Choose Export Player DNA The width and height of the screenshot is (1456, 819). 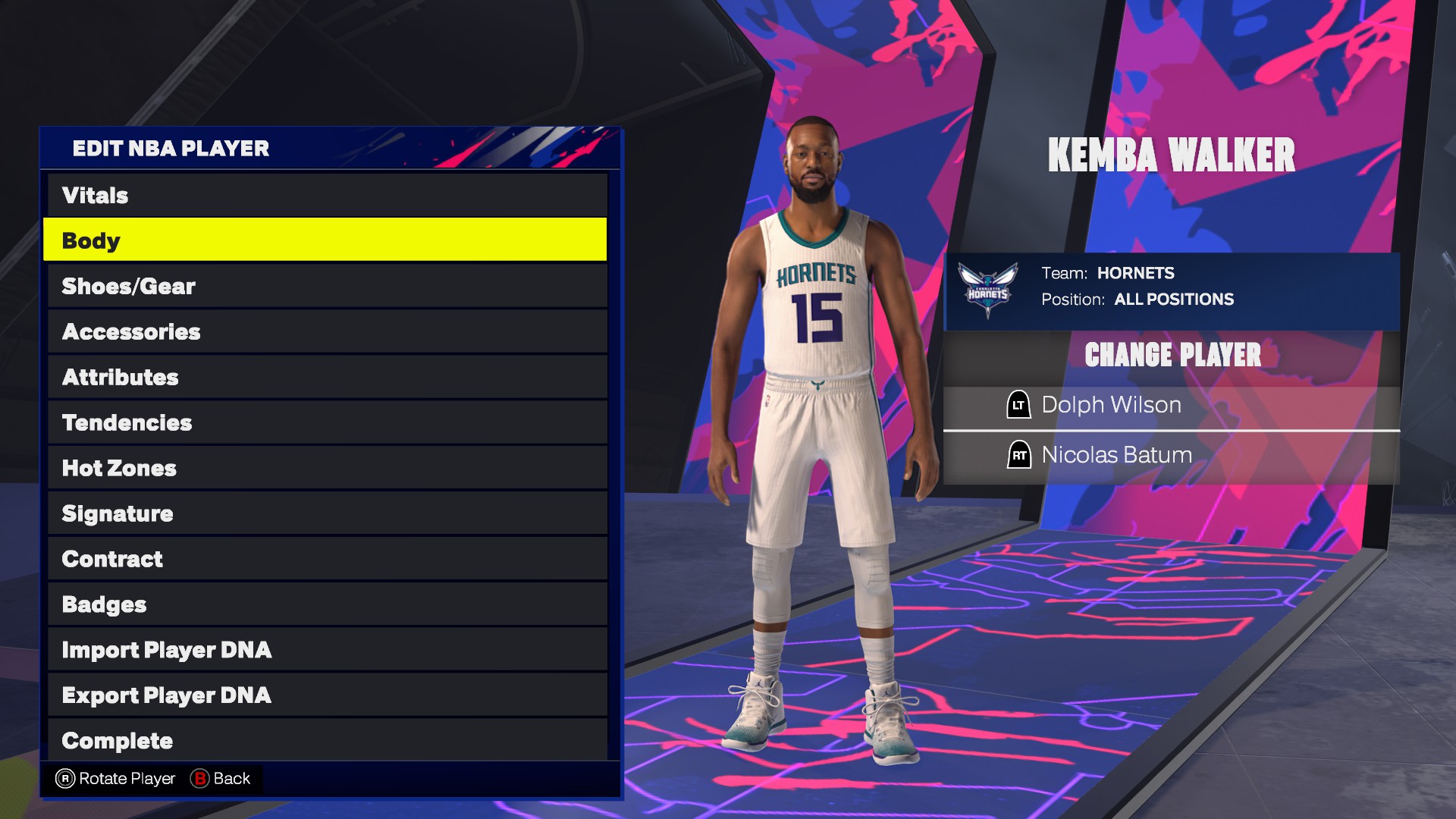(x=326, y=695)
